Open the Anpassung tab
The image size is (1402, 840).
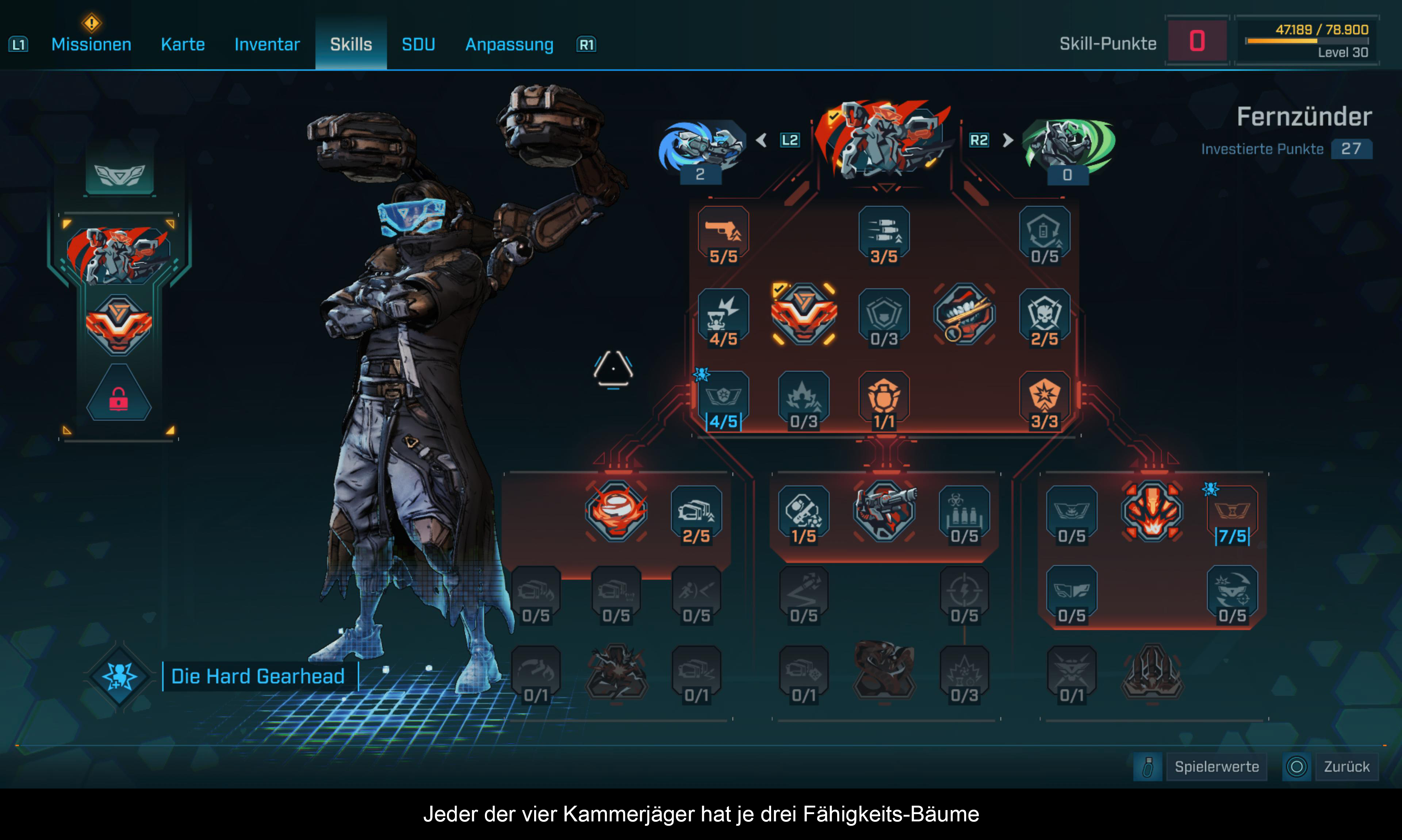coord(509,44)
